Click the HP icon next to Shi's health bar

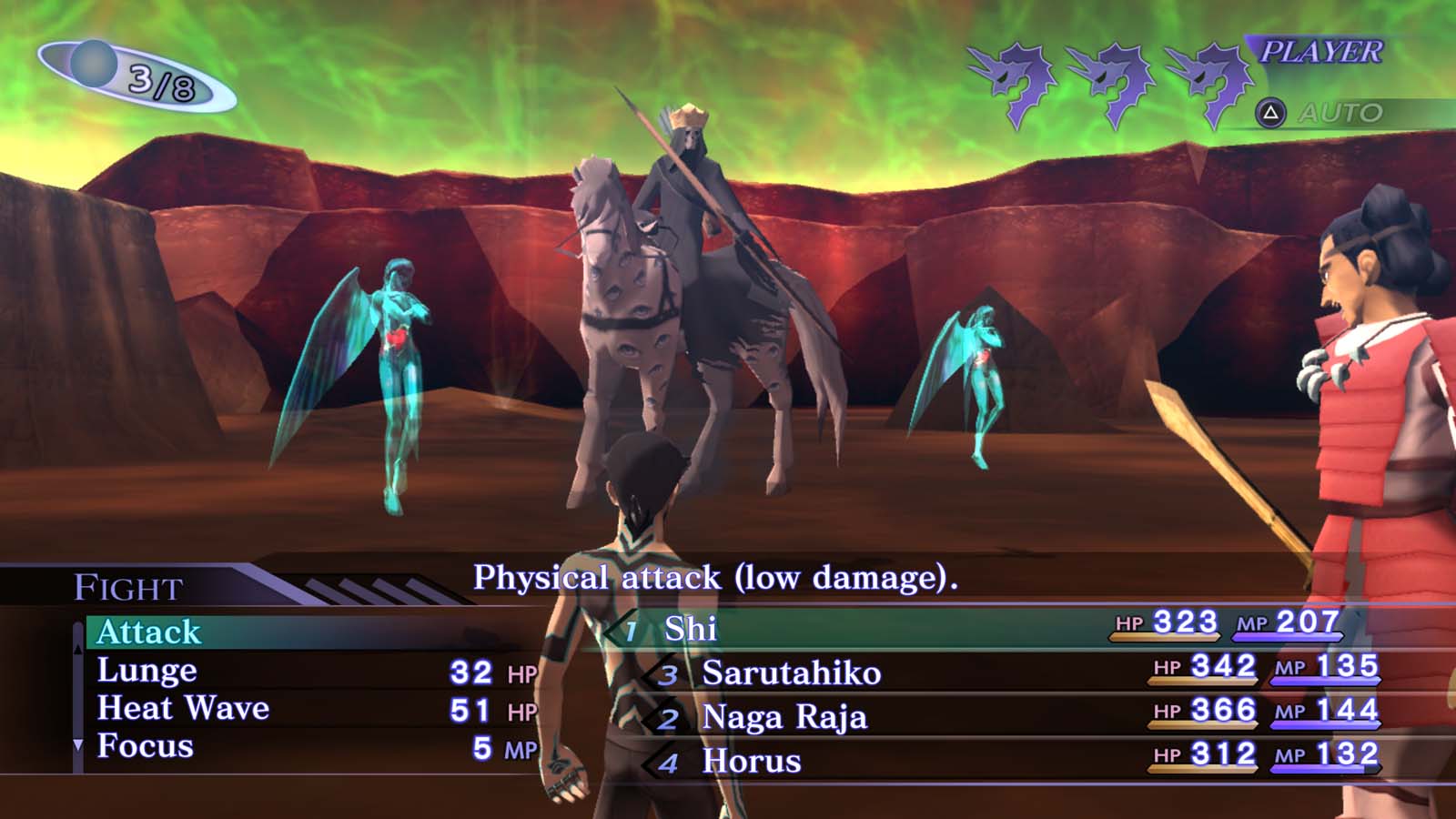pos(1127,622)
